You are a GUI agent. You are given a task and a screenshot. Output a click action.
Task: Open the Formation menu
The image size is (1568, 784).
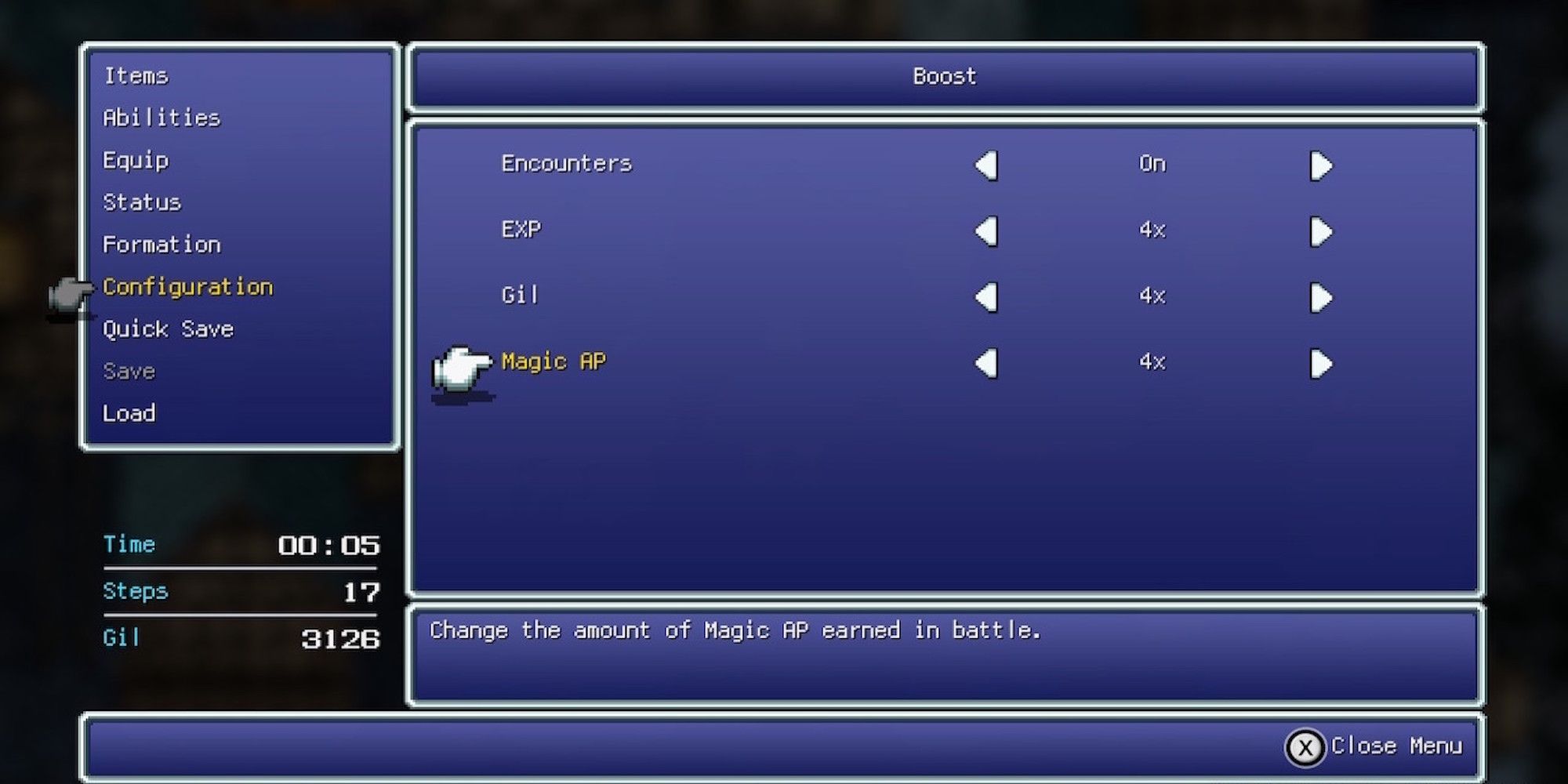pyautogui.click(x=162, y=244)
